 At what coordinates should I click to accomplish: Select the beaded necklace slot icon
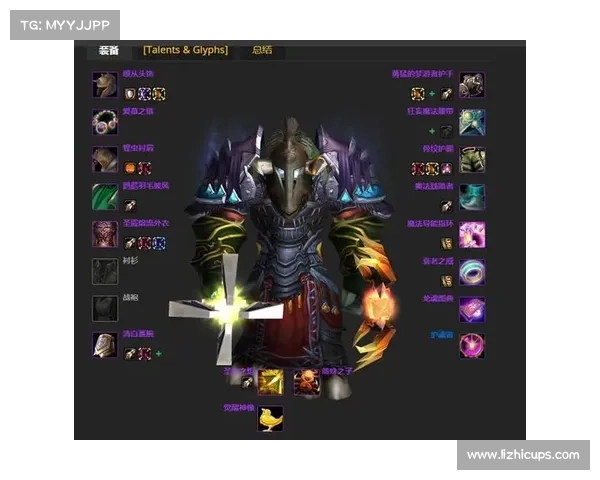tap(105, 122)
